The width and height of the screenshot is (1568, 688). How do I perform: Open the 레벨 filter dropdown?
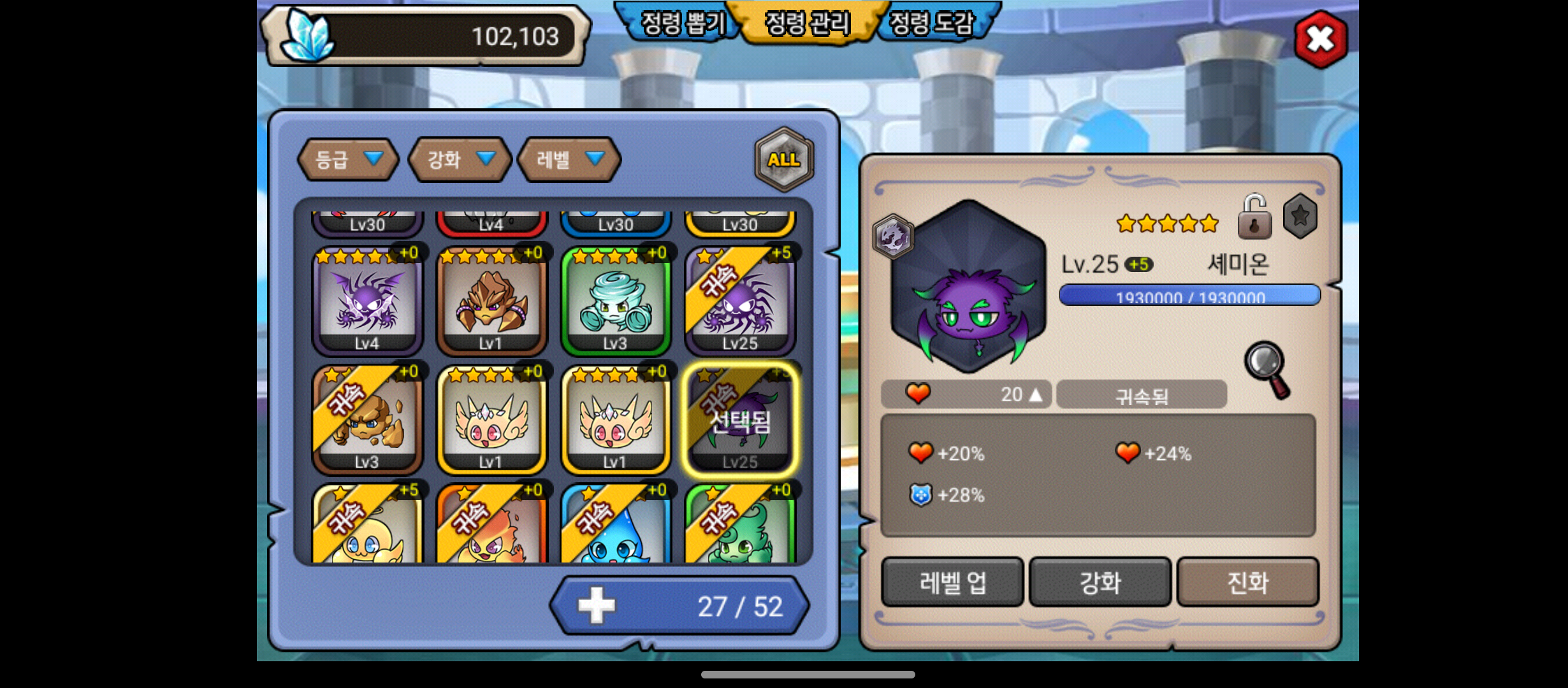click(569, 159)
